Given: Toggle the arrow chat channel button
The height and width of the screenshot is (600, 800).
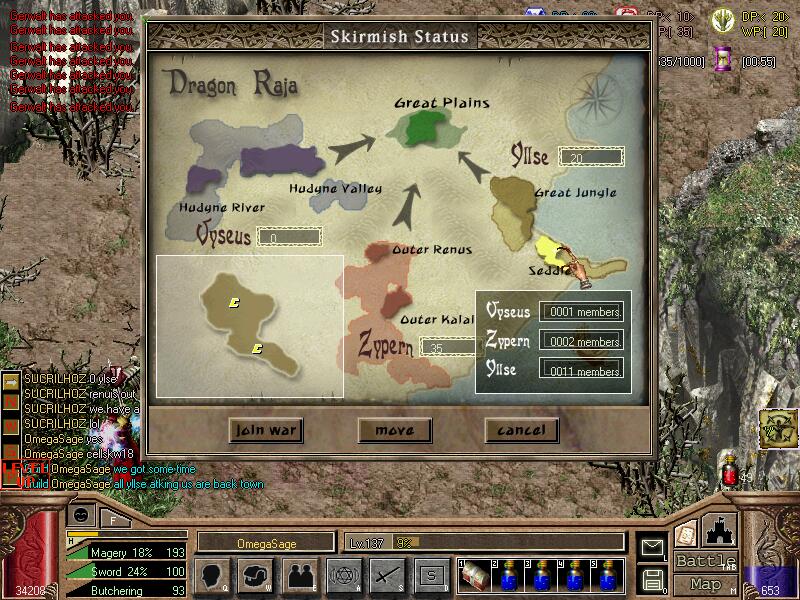Looking at the screenshot, I should [12, 381].
